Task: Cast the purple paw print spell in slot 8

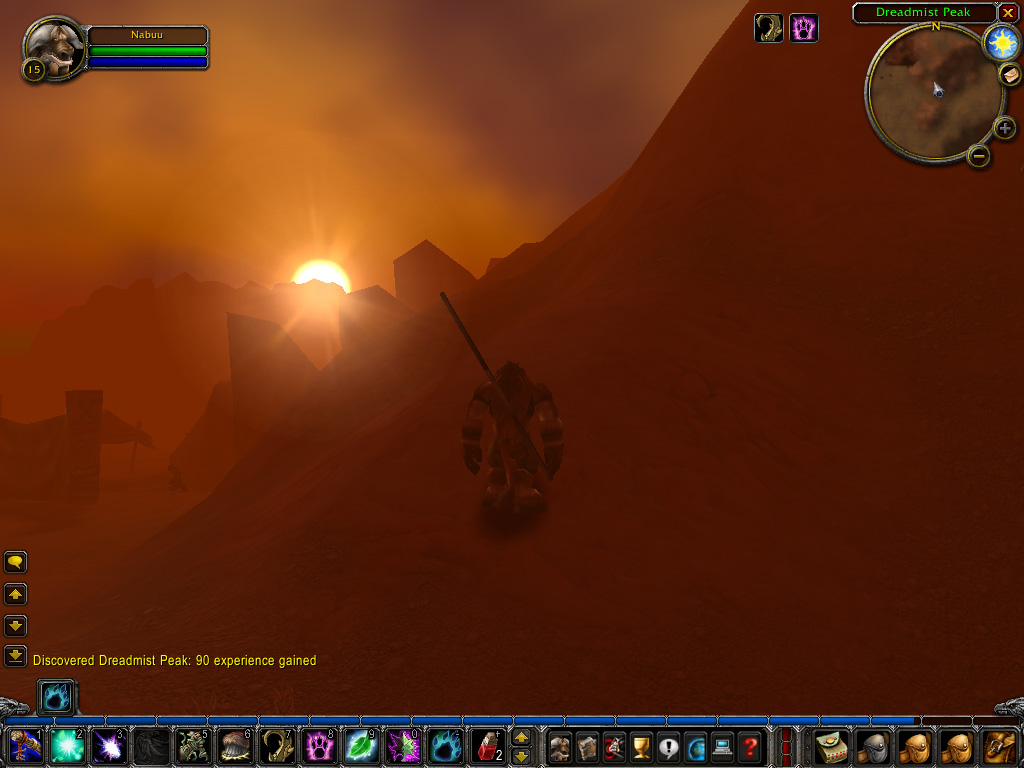Action: tap(319, 746)
